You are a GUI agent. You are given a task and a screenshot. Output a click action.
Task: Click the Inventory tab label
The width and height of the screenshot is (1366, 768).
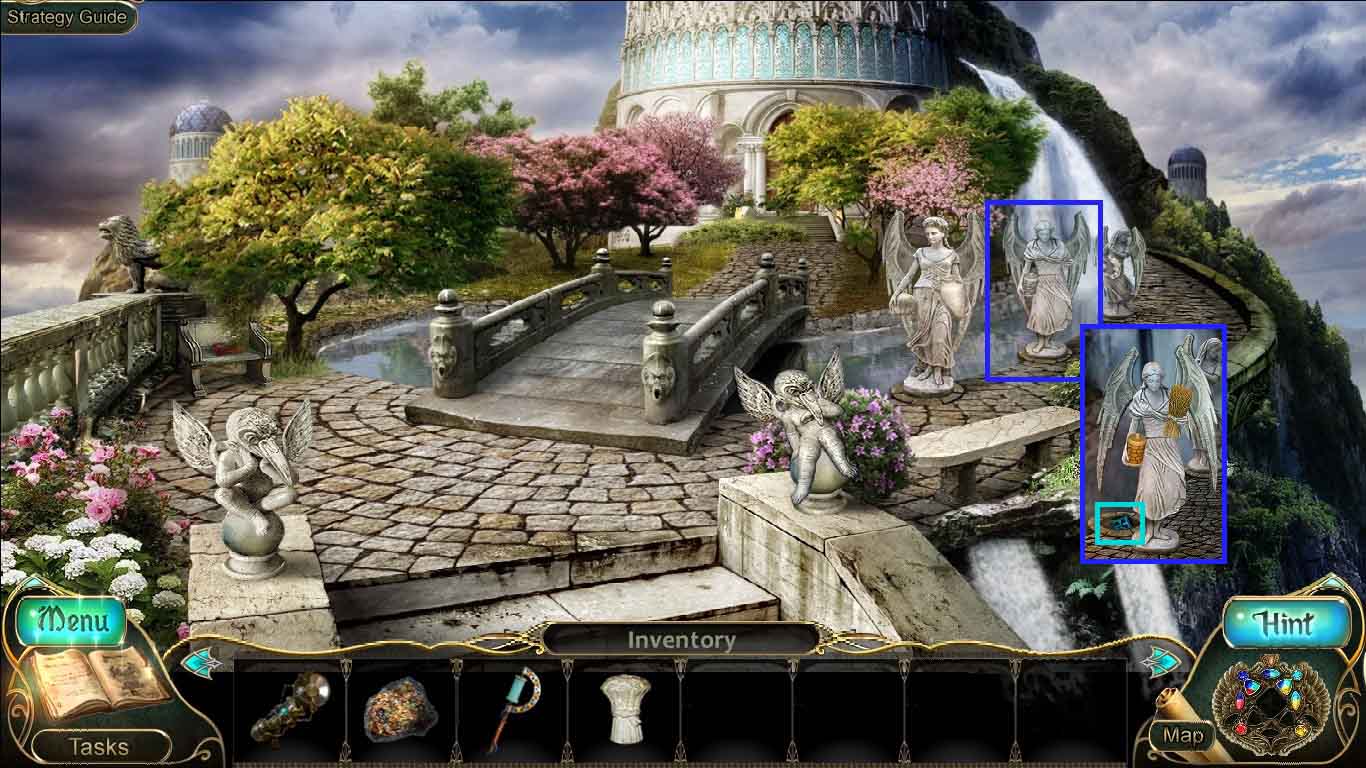coord(682,639)
